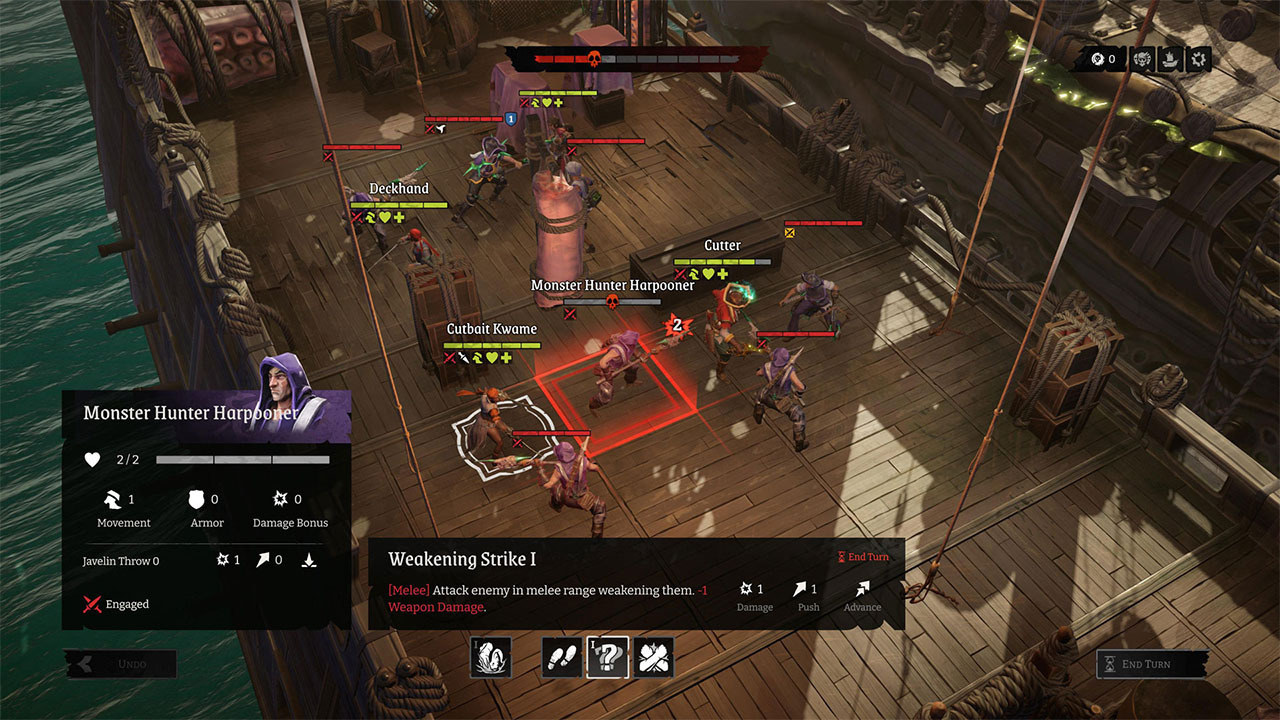The width and height of the screenshot is (1280, 720).
Task: Click the Movement stat icon
Action: [x=111, y=499]
